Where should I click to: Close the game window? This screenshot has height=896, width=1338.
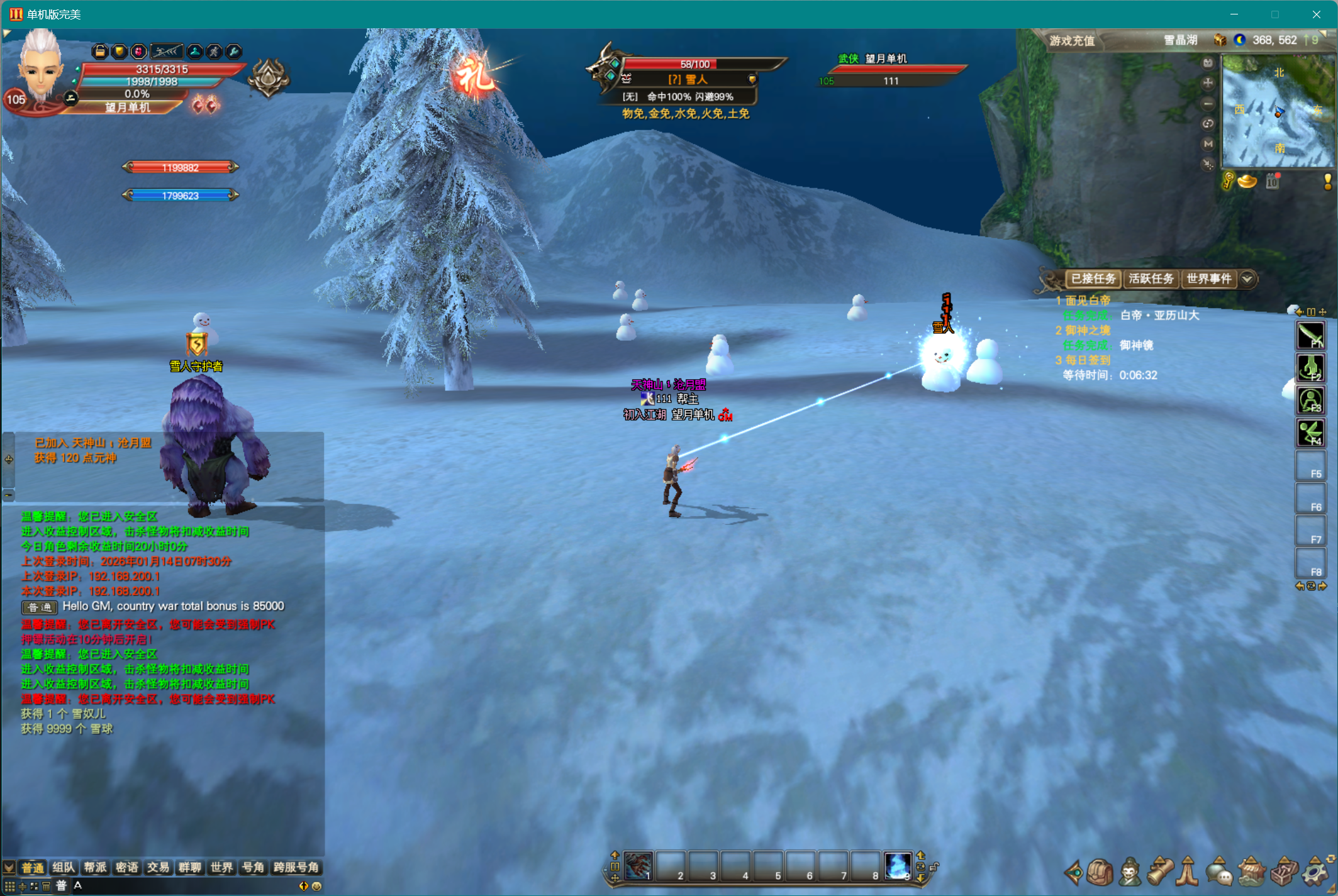point(1316,14)
